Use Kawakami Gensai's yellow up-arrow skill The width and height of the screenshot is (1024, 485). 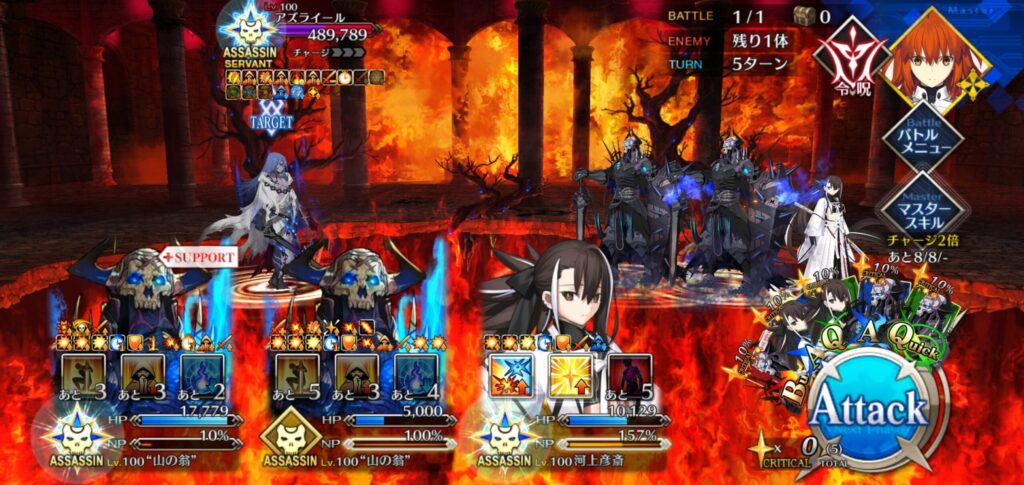coord(570,375)
